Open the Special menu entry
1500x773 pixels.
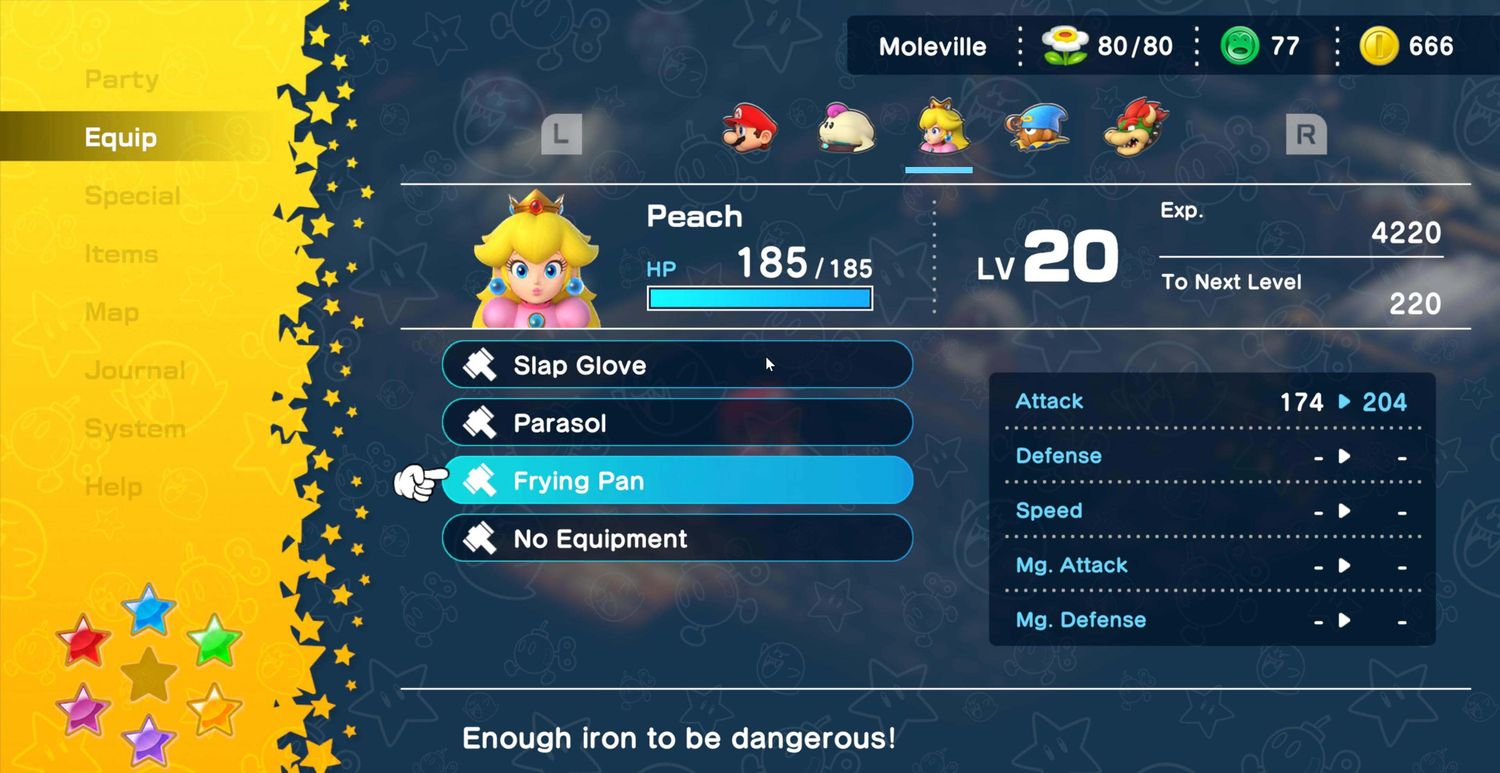(x=132, y=196)
